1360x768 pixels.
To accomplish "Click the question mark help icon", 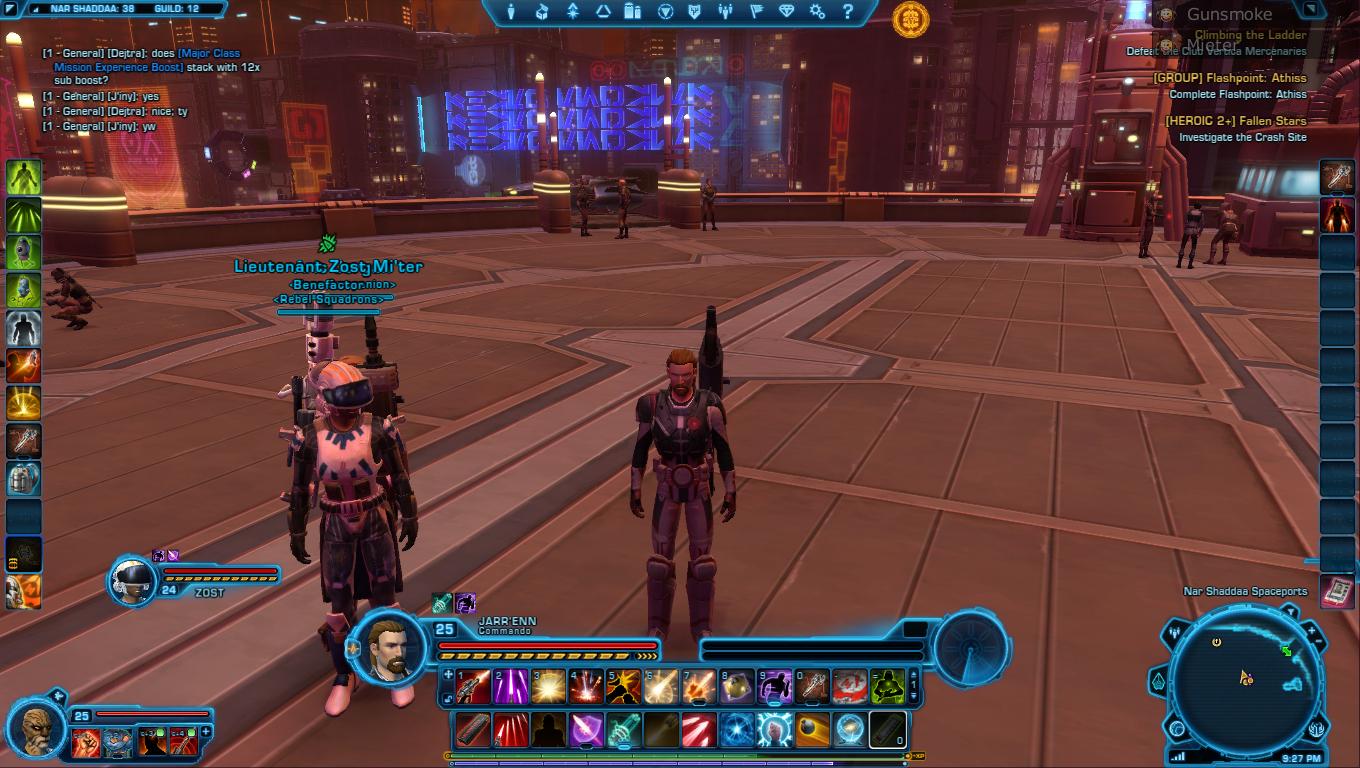I will pos(848,12).
